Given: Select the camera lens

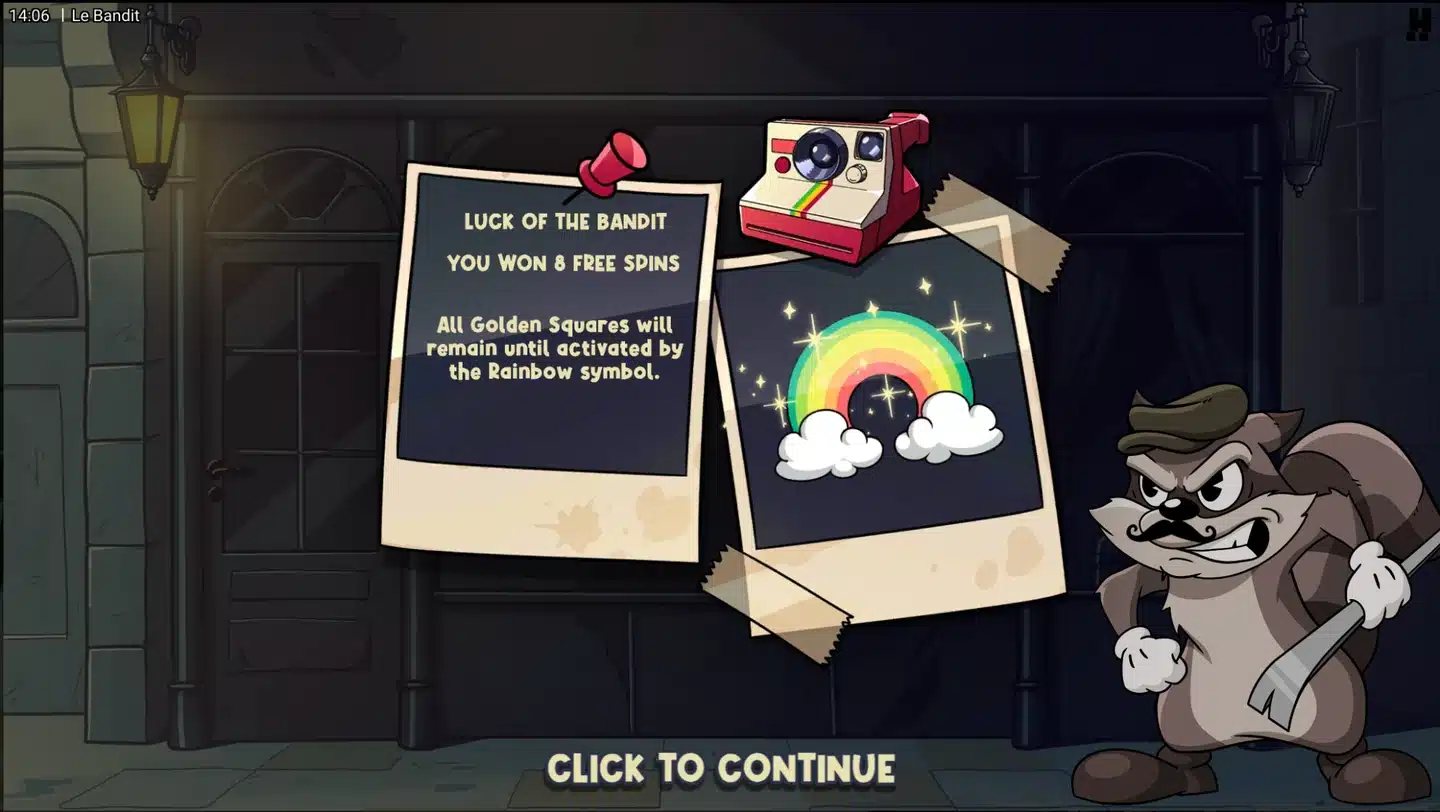Looking at the screenshot, I should 822,153.
